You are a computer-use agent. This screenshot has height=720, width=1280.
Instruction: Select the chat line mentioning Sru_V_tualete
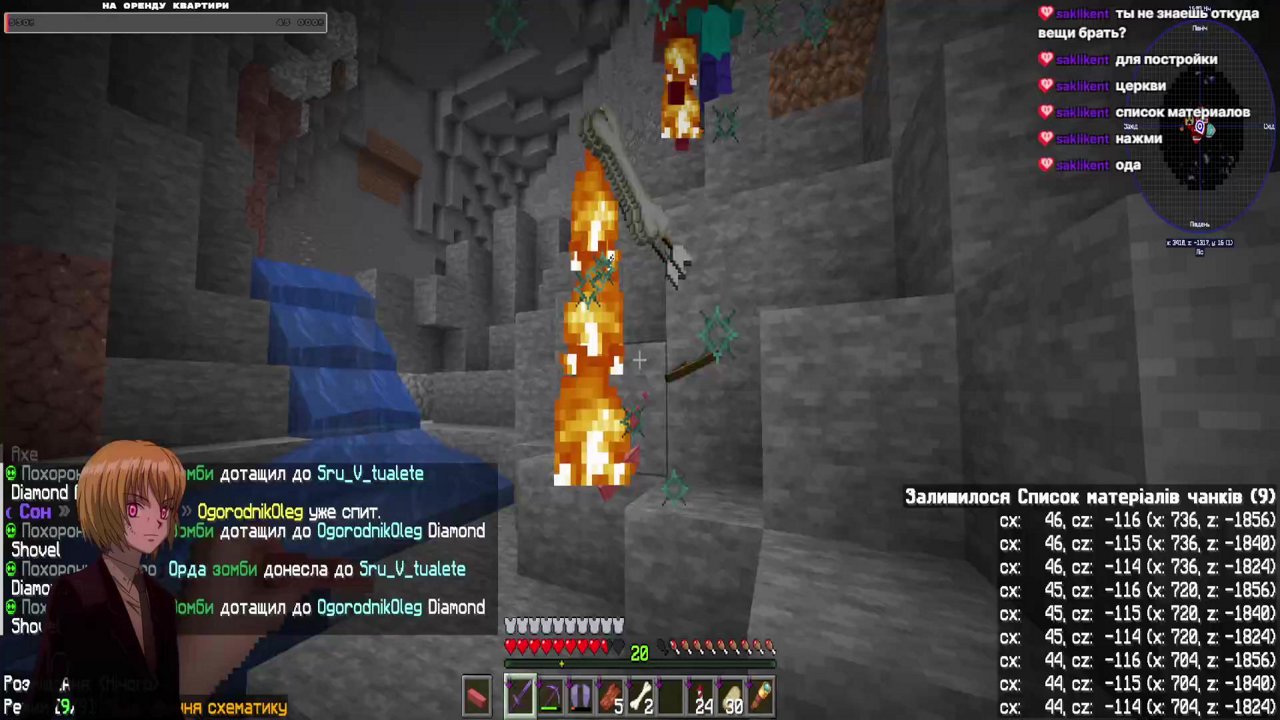[370, 473]
